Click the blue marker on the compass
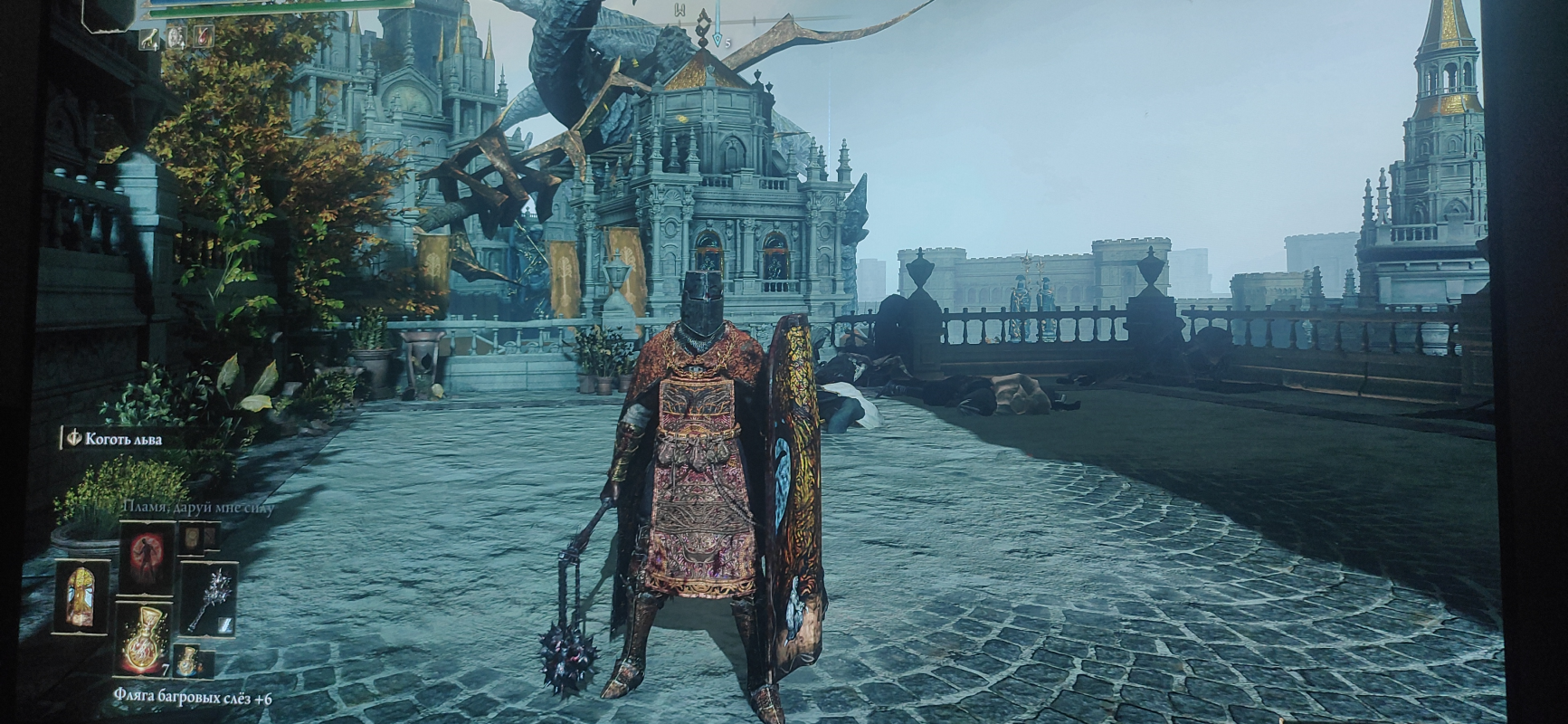This screenshot has height=724, width=1568. point(717,39)
